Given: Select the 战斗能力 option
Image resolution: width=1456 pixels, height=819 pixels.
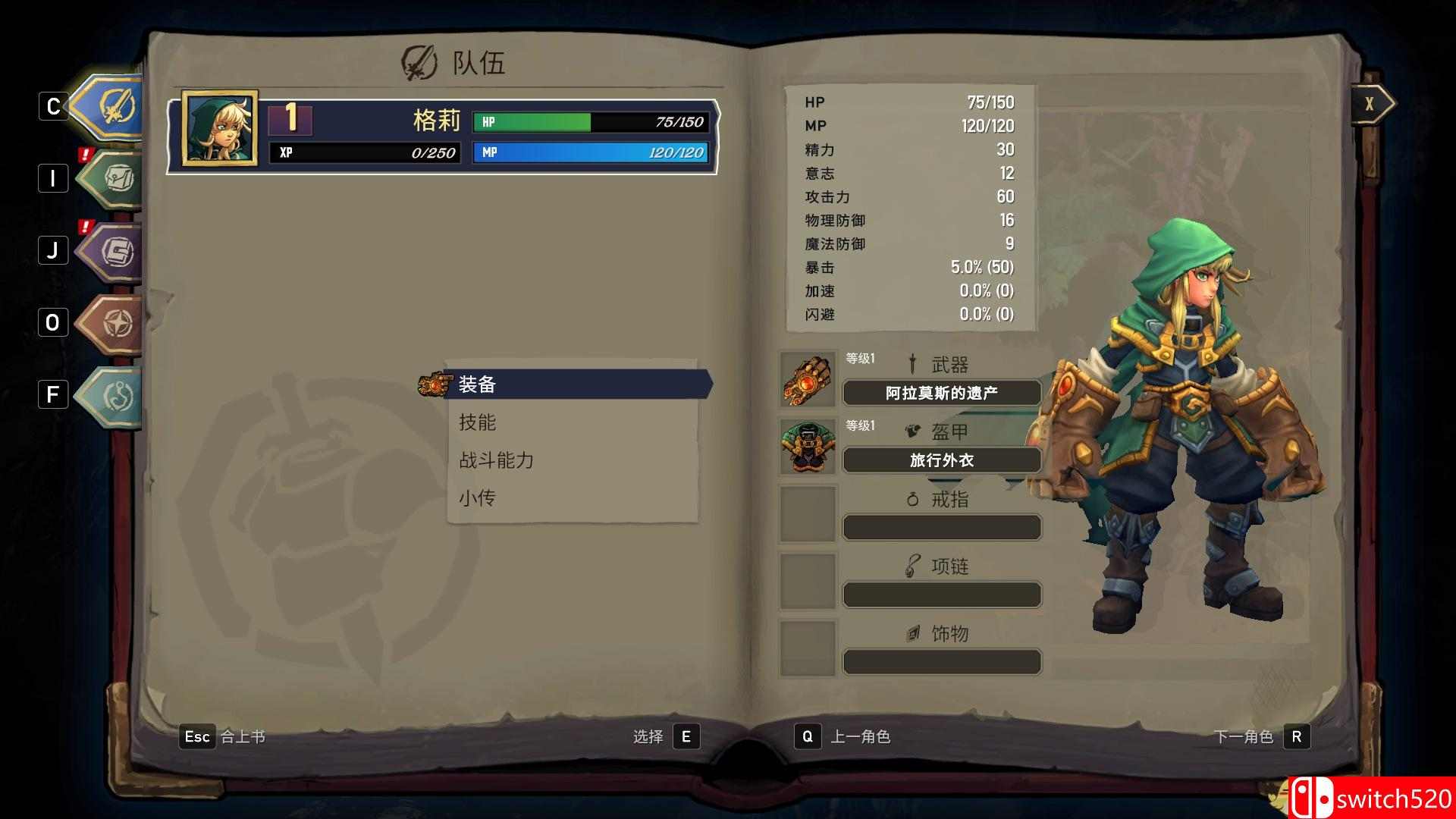Looking at the screenshot, I should coord(495,460).
